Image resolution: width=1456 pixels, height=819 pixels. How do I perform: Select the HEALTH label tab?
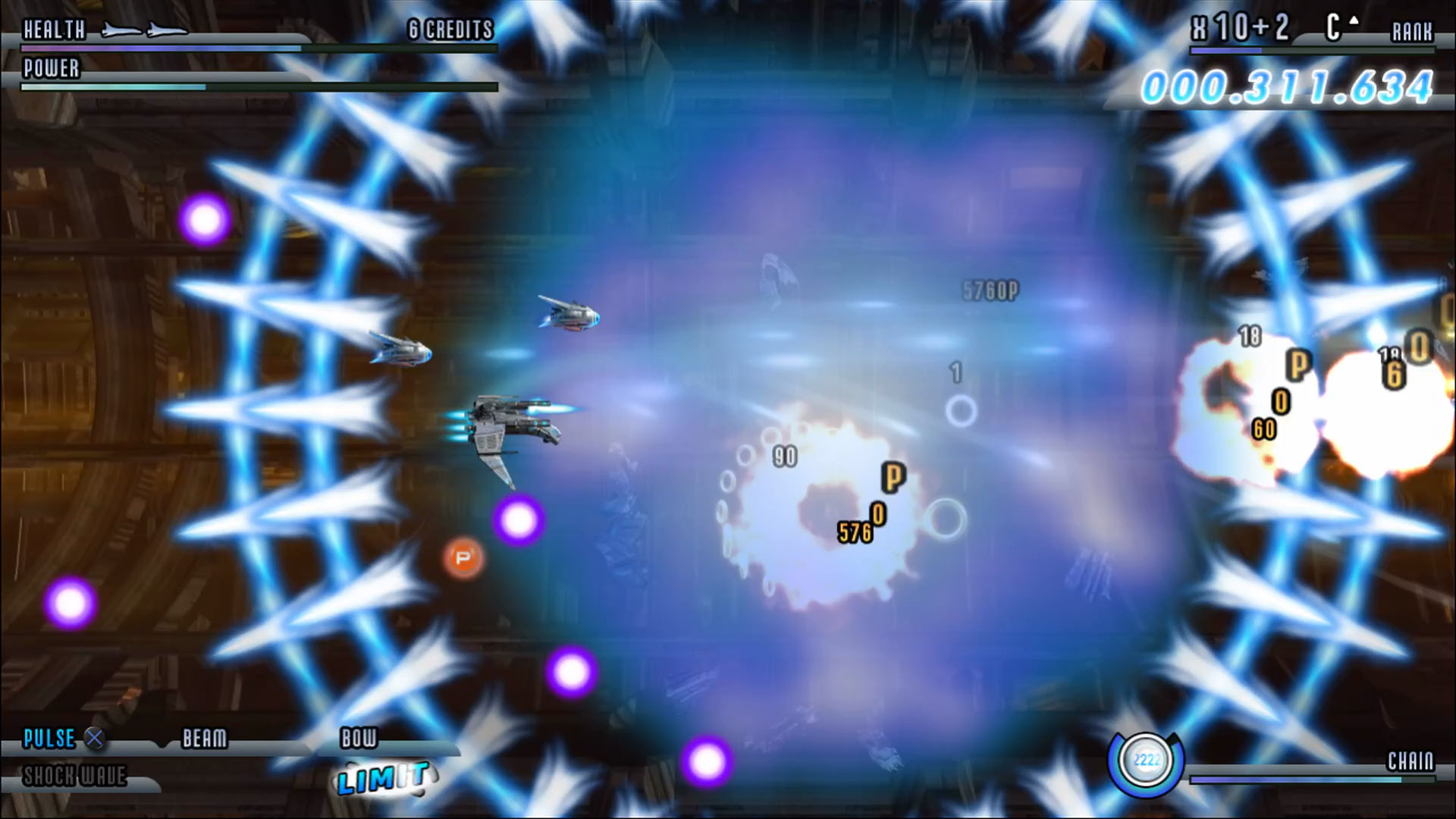53,30
